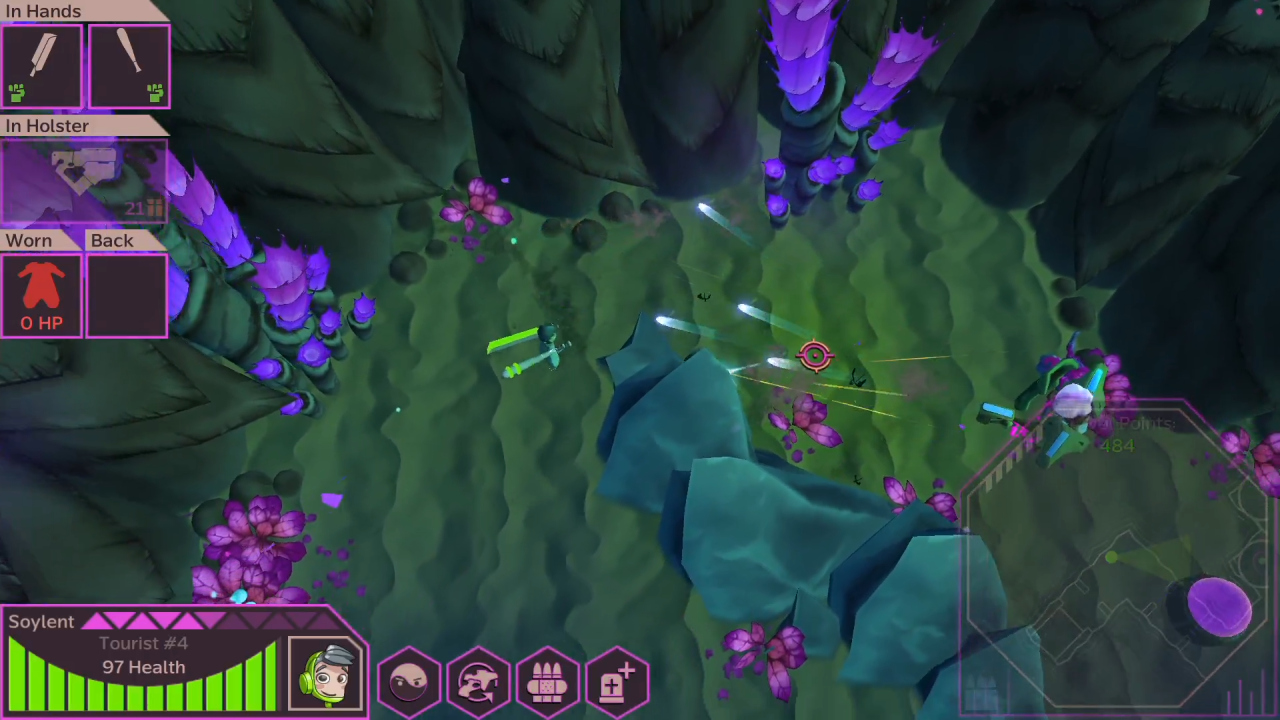
Task: Click the weapon swap hexagon icon
Action: (x=478, y=680)
